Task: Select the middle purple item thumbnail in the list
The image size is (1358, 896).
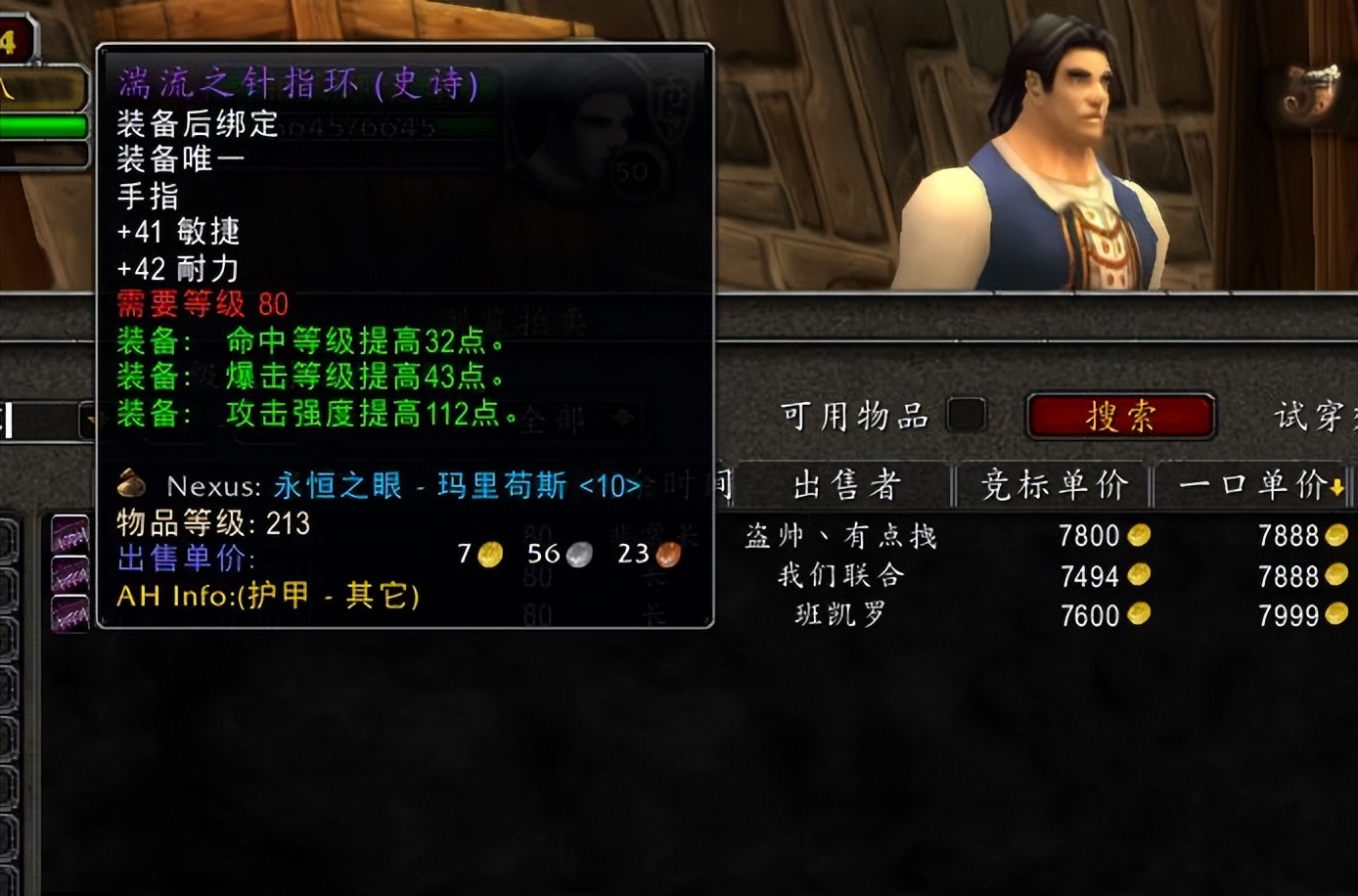Action: pyautogui.click(x=68, y=570)
